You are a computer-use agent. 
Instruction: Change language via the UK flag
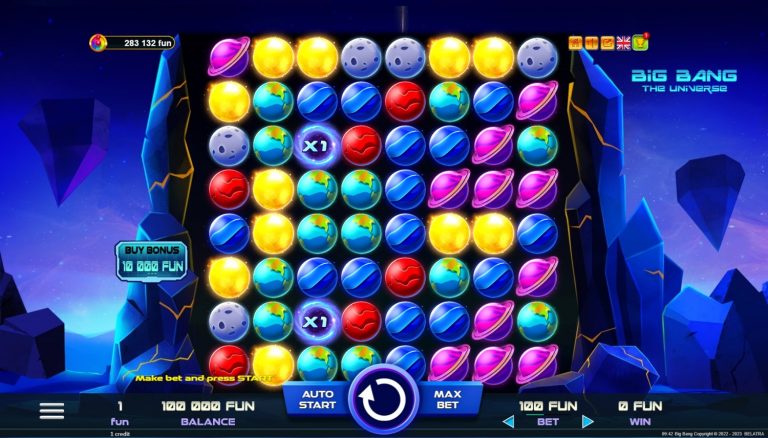pyautogui.click(x=623, y=42)
